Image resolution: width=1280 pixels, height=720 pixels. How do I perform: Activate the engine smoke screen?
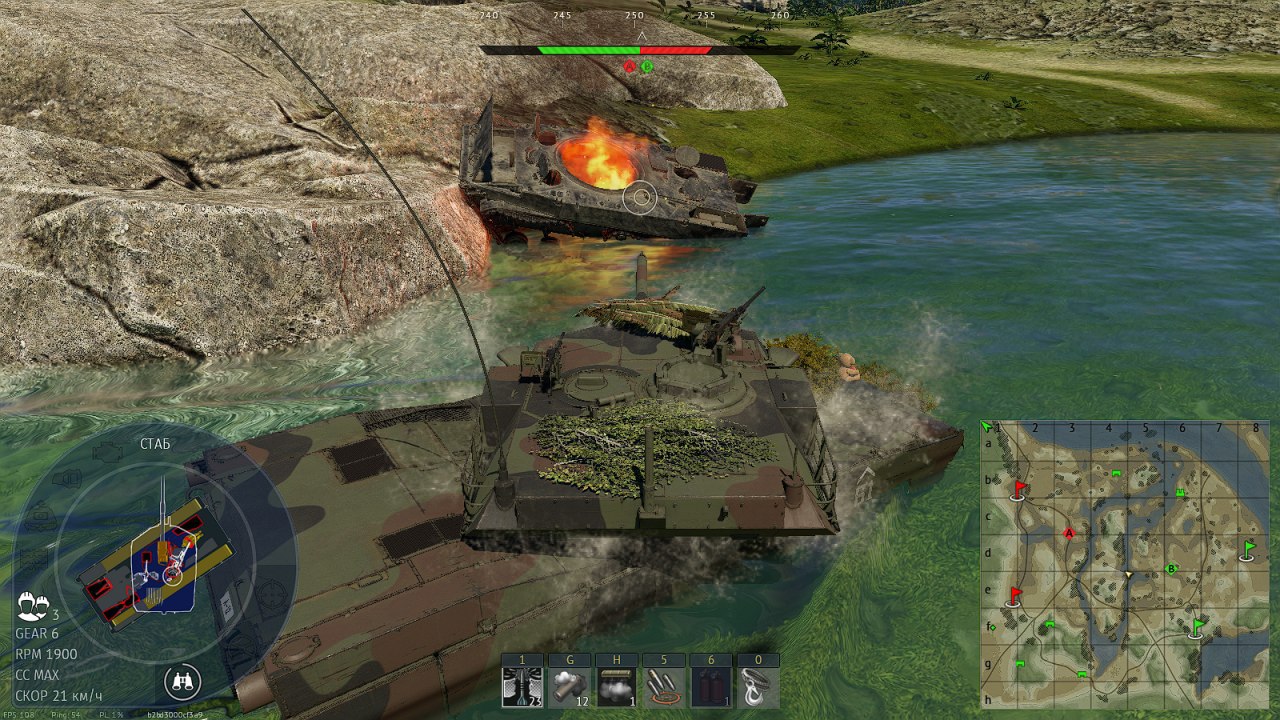[x=616, y=688]
